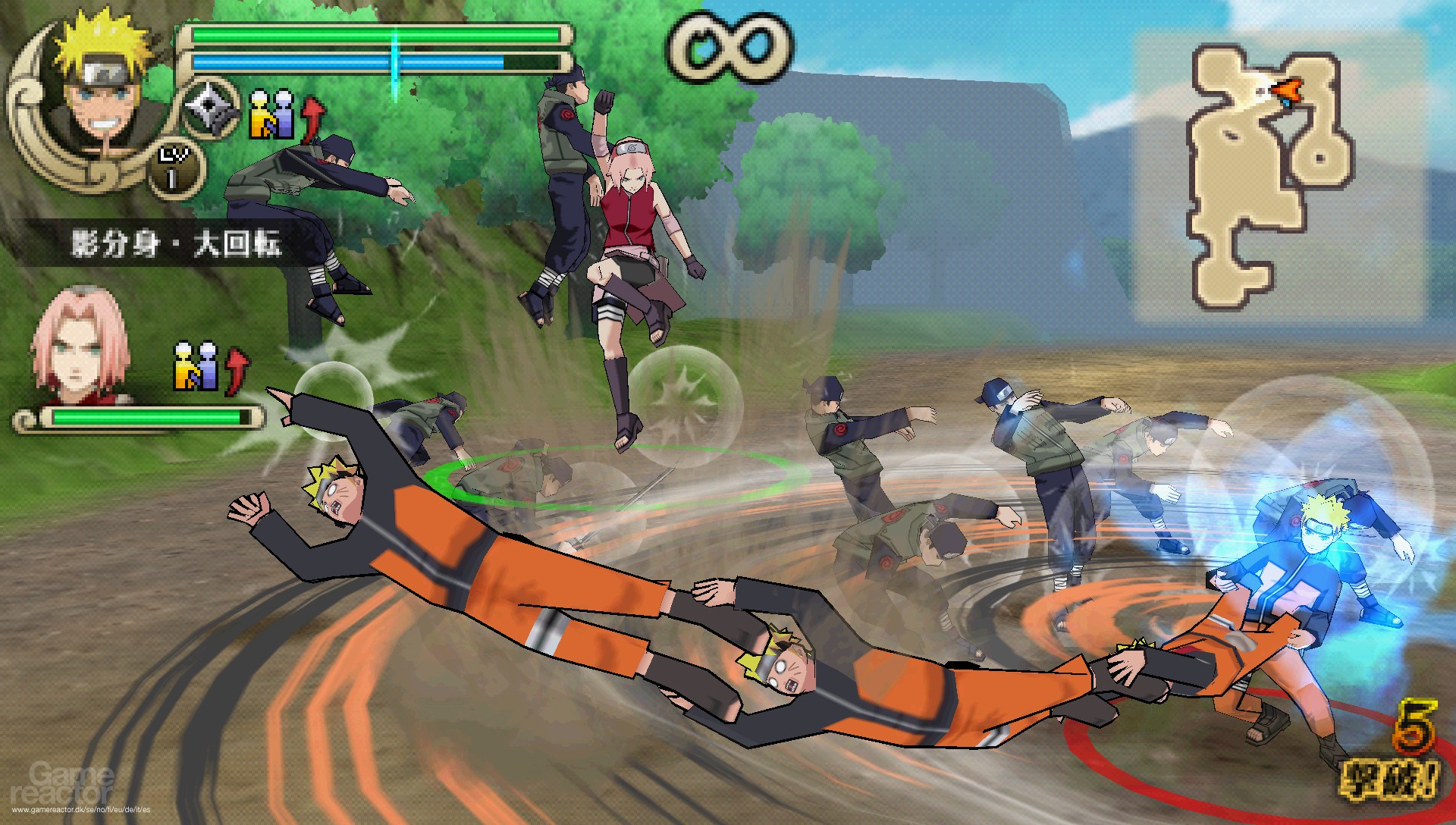Select the red rank-up arrow next to Naruto's supports
Image resolution: width=1456 pixels, height=825 pixels.
tap(311, 114)
